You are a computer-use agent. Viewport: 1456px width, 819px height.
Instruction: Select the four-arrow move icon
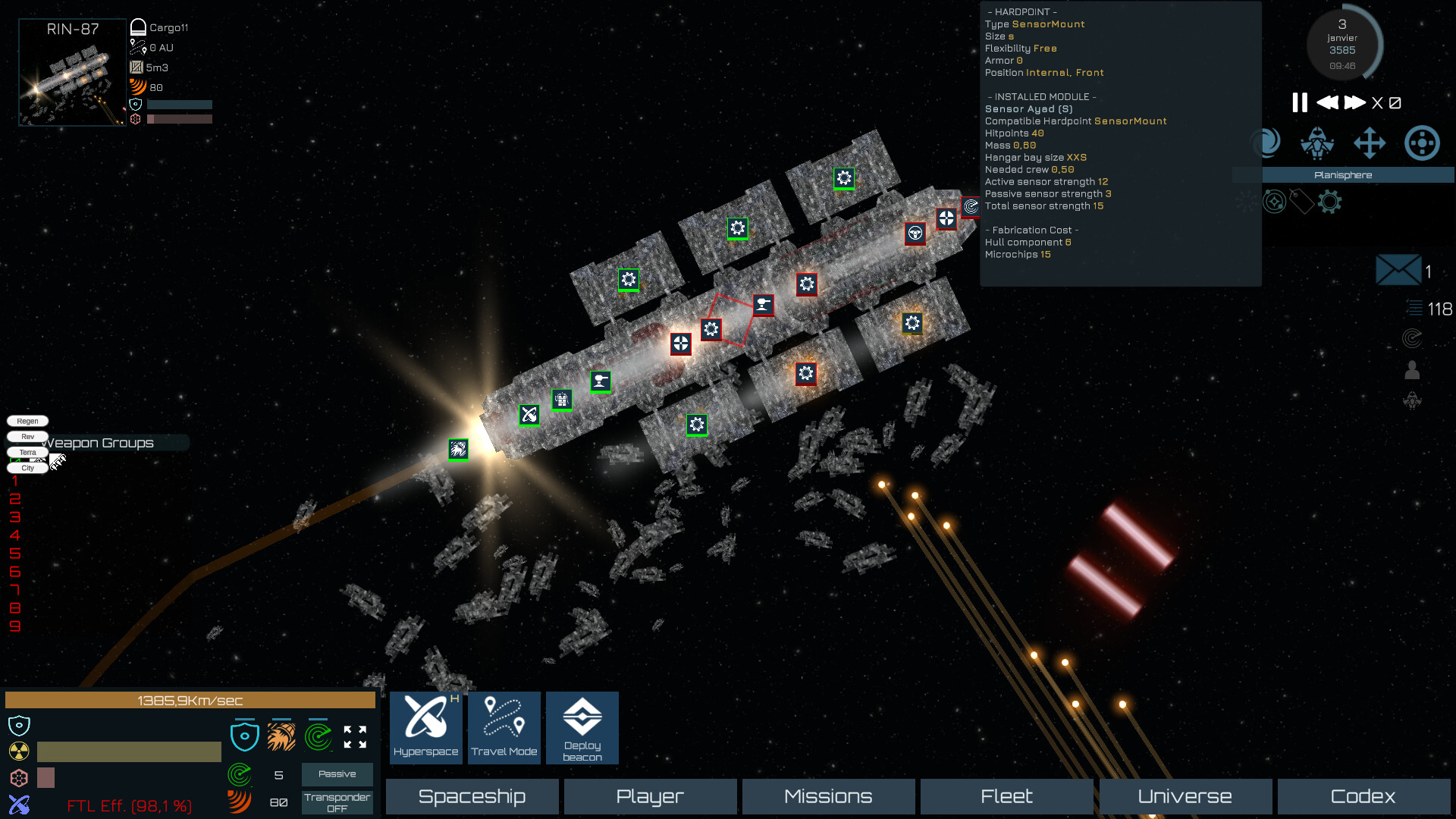[x=1370, y=143]
